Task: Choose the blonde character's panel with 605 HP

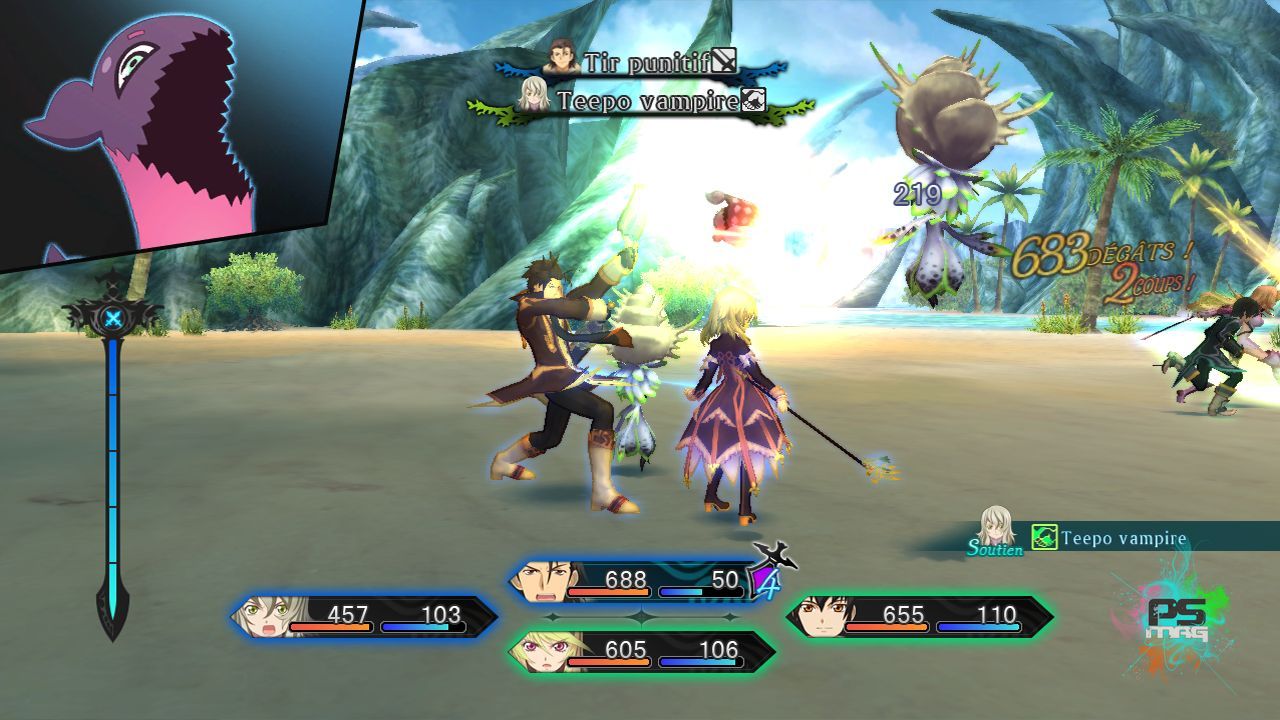Action: click(641, 651)
